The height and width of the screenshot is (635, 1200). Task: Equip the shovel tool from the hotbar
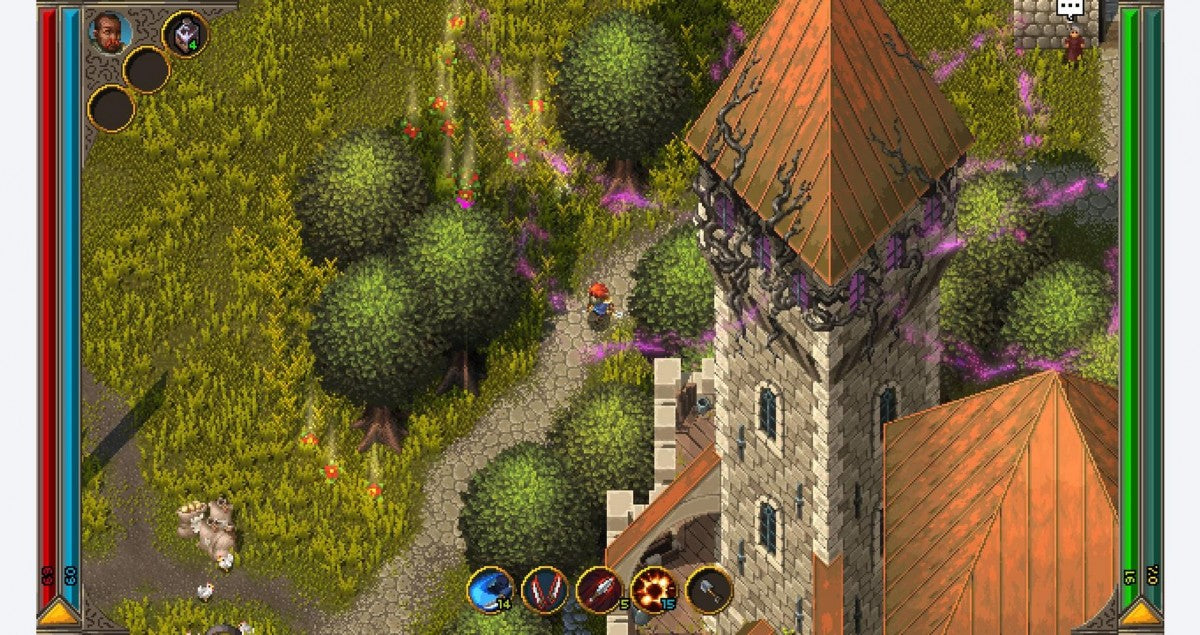tap(708, 590)
